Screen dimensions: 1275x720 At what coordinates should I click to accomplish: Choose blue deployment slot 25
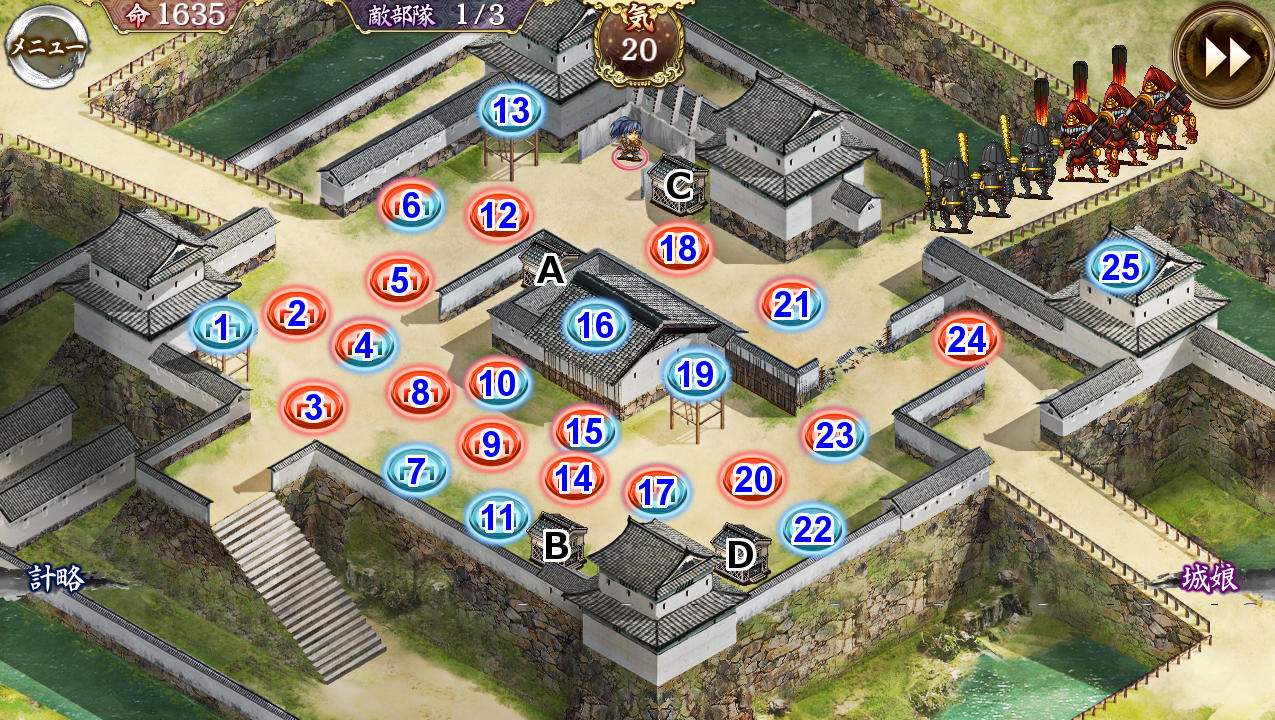[x=1121, y=268]
